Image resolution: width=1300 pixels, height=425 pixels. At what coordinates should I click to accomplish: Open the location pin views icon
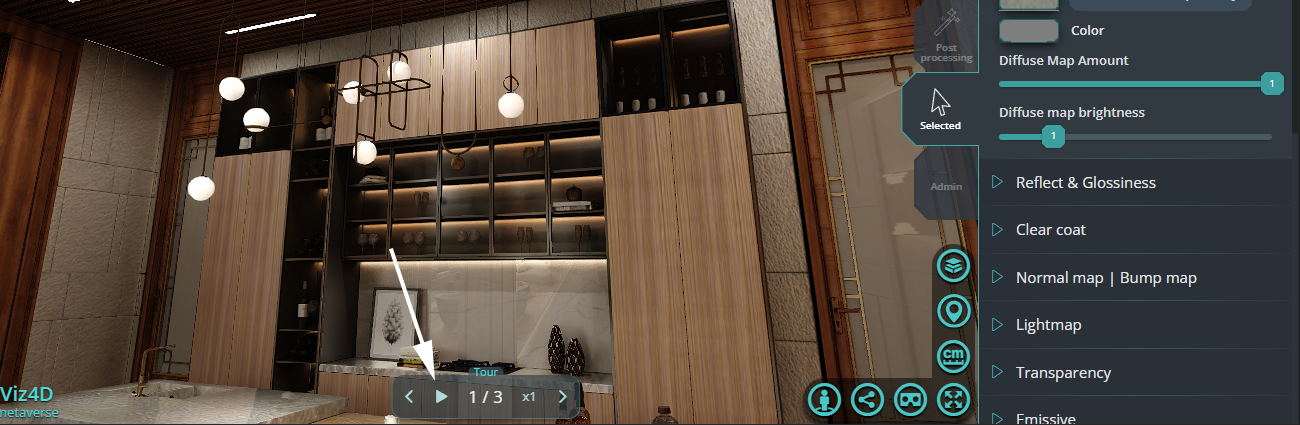[954, 311]
